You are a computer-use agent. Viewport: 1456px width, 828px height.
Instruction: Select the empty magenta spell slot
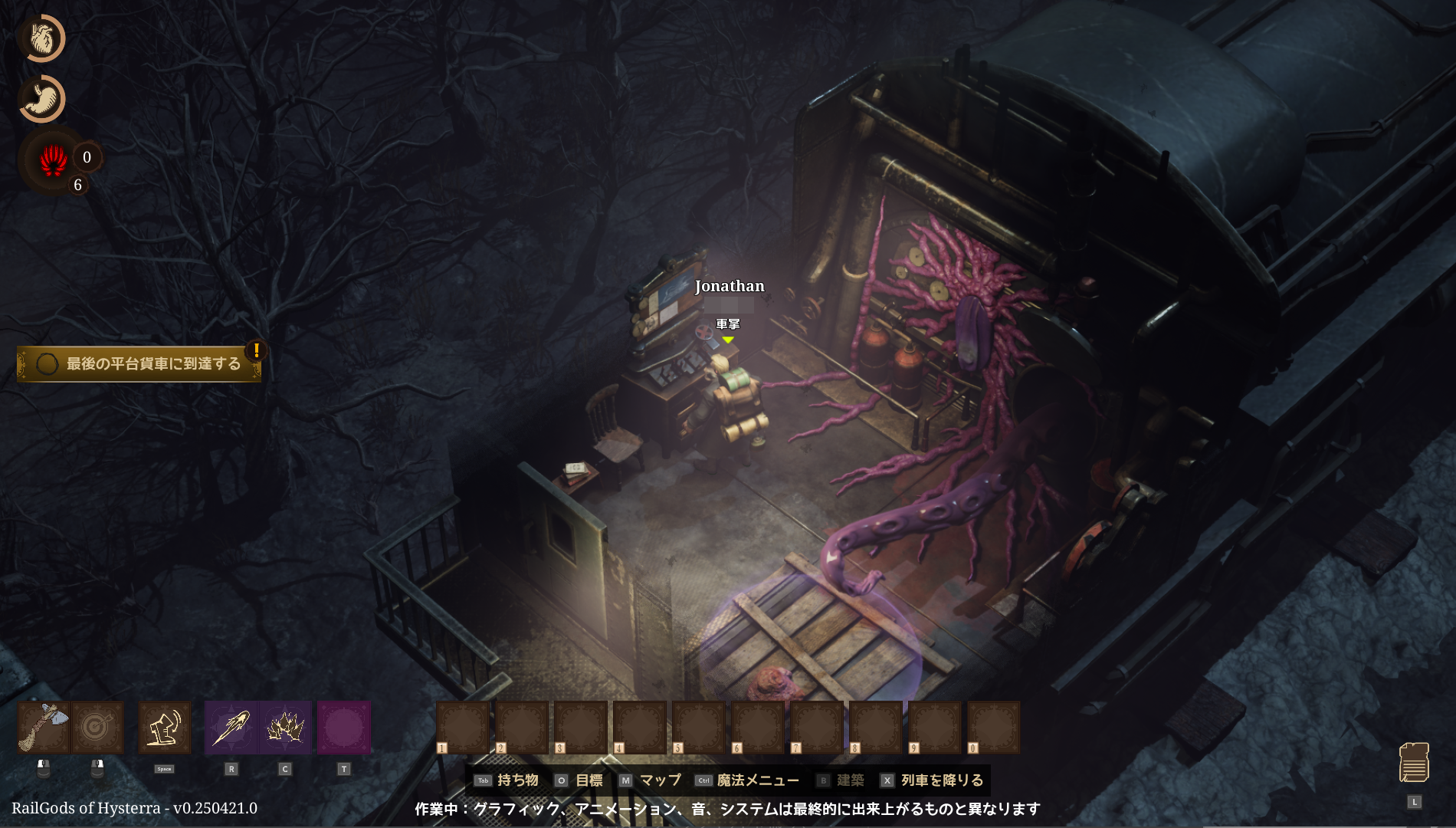(x=343, y=727)
